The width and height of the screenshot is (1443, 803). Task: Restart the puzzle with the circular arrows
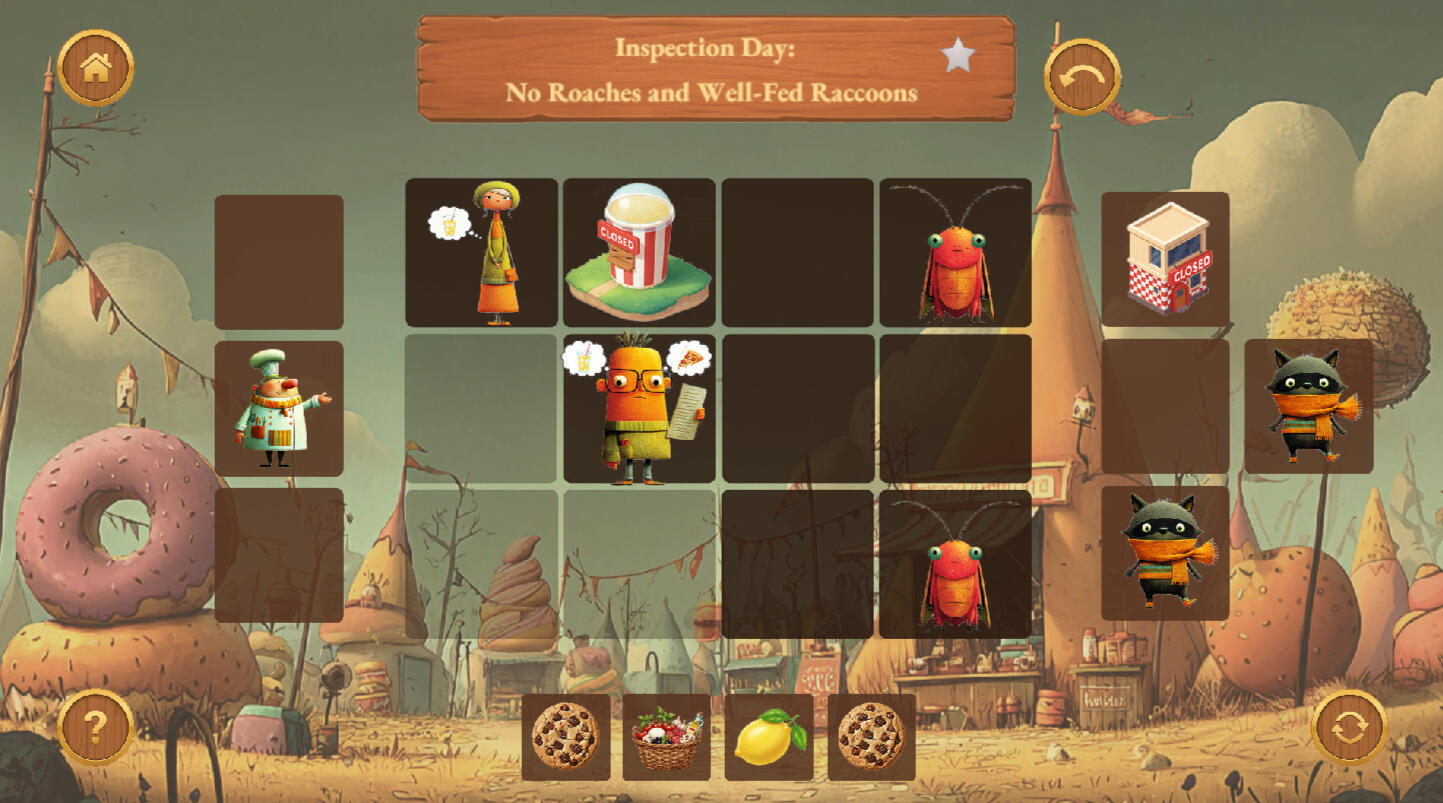click(x=1349, y=727)
